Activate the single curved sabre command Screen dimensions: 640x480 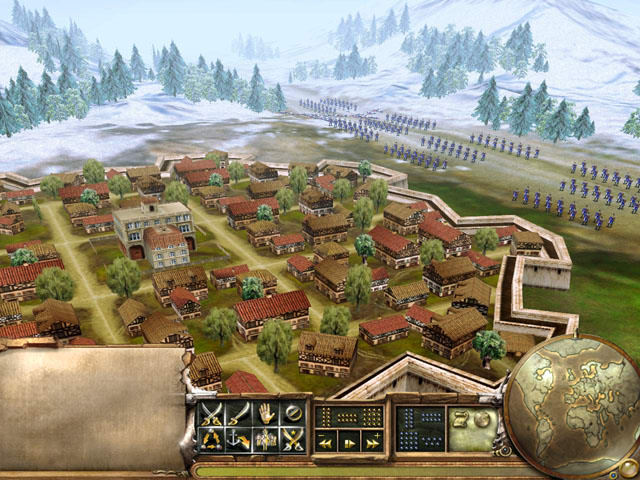click(x=239, y=412)
